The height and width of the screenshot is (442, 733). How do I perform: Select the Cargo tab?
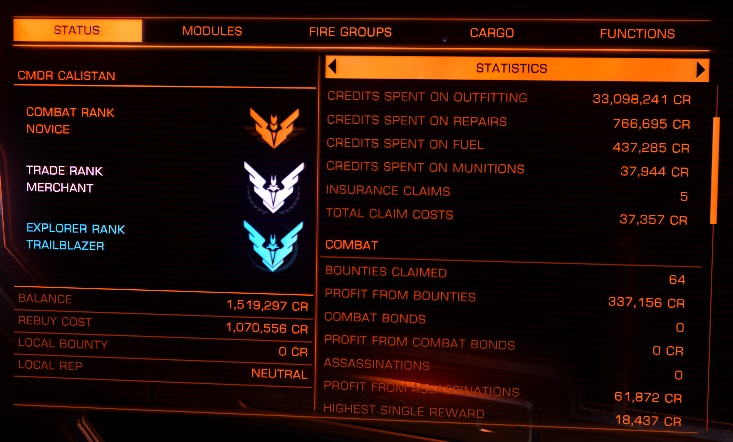[x=492, y=32]
